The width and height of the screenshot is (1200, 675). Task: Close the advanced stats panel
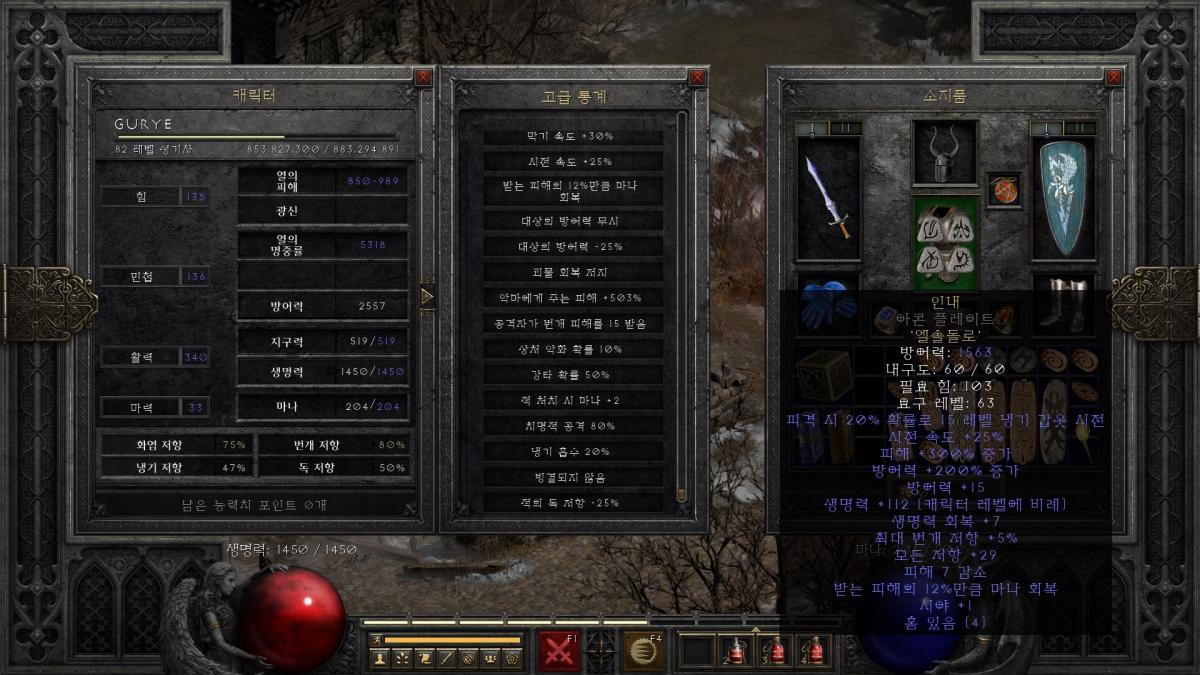pyautogui.click(x=697, y=77)
